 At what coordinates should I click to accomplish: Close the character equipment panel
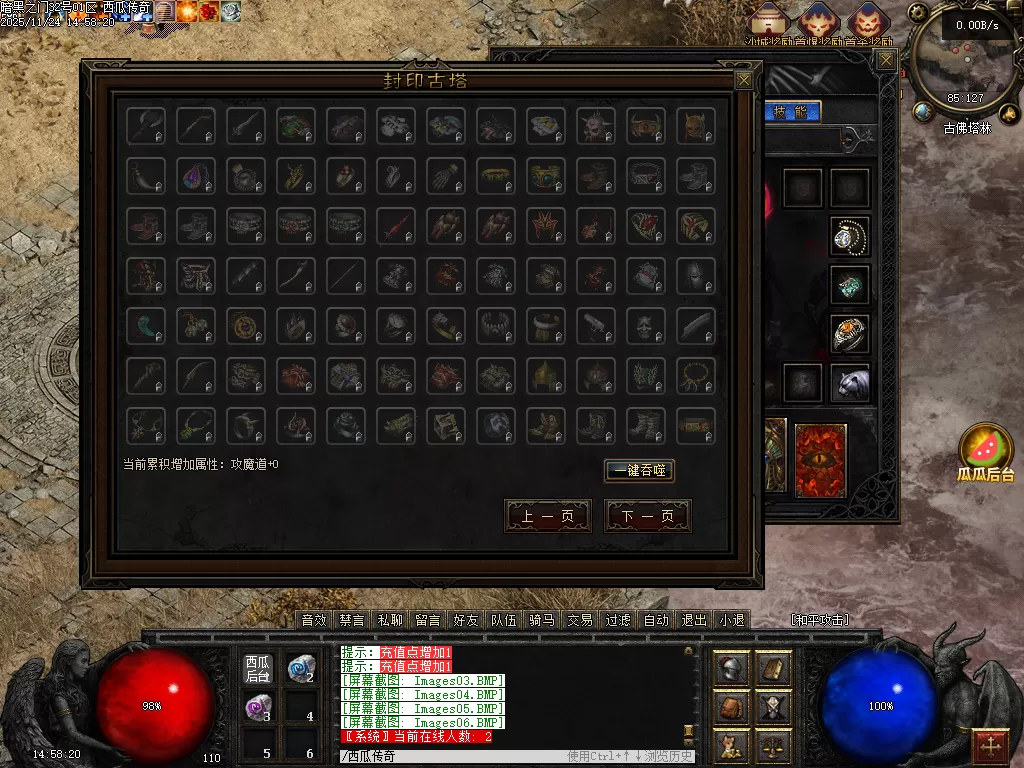(x=886, y=60)
